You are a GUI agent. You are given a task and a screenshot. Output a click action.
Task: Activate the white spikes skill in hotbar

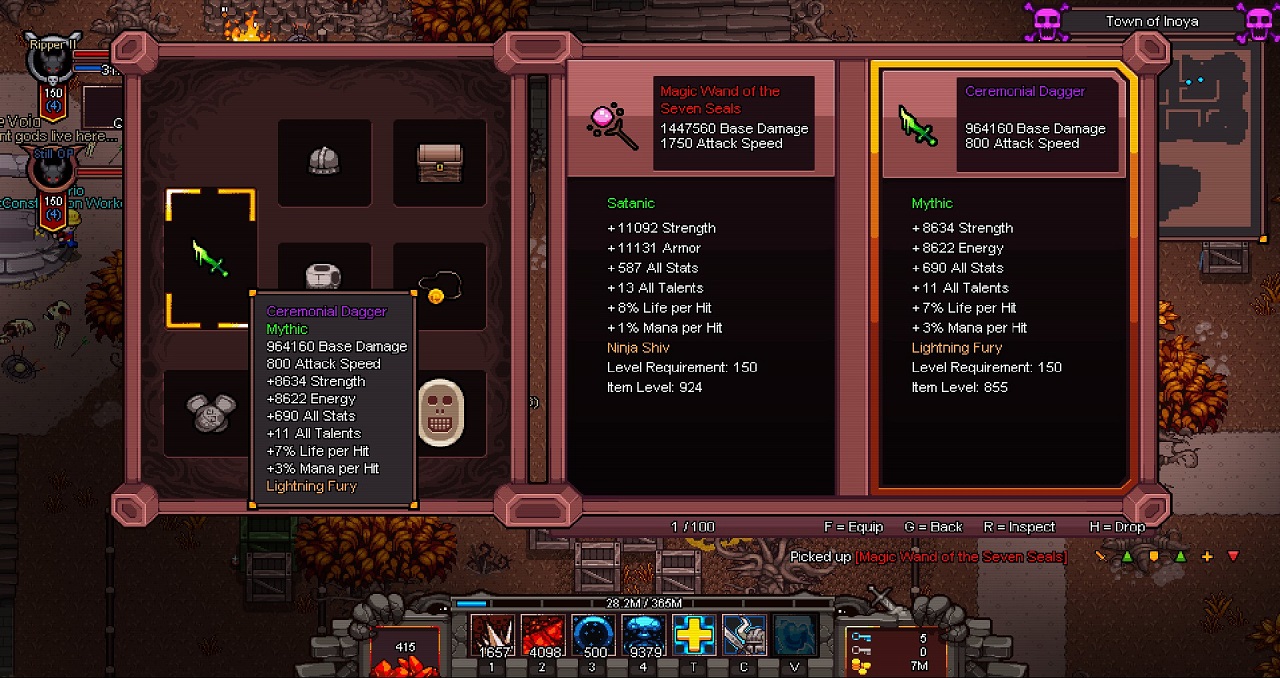[492, 637]
